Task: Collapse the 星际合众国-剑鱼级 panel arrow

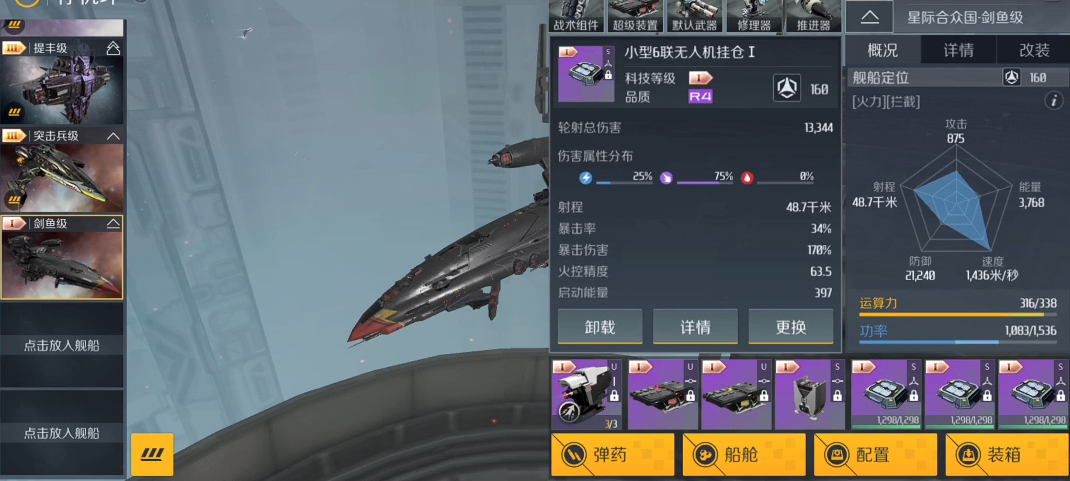Action: [x=870, y=16]
